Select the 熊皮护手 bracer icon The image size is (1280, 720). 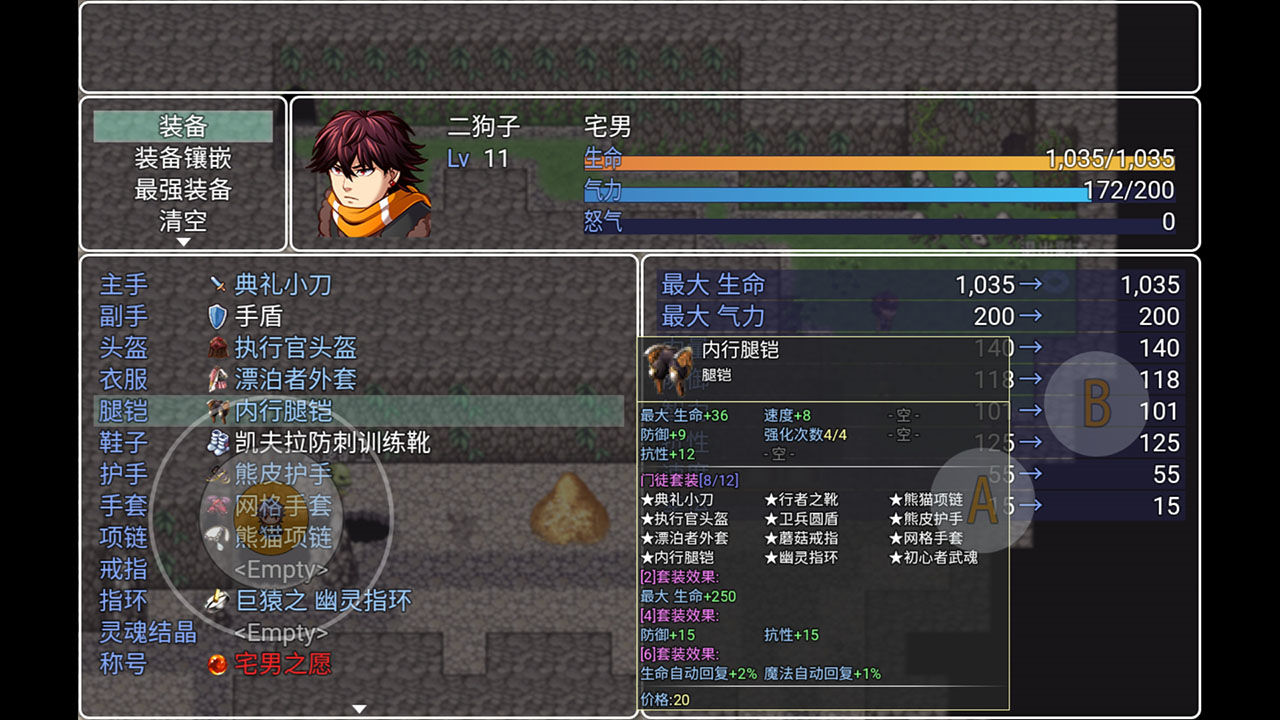point(216,474)
